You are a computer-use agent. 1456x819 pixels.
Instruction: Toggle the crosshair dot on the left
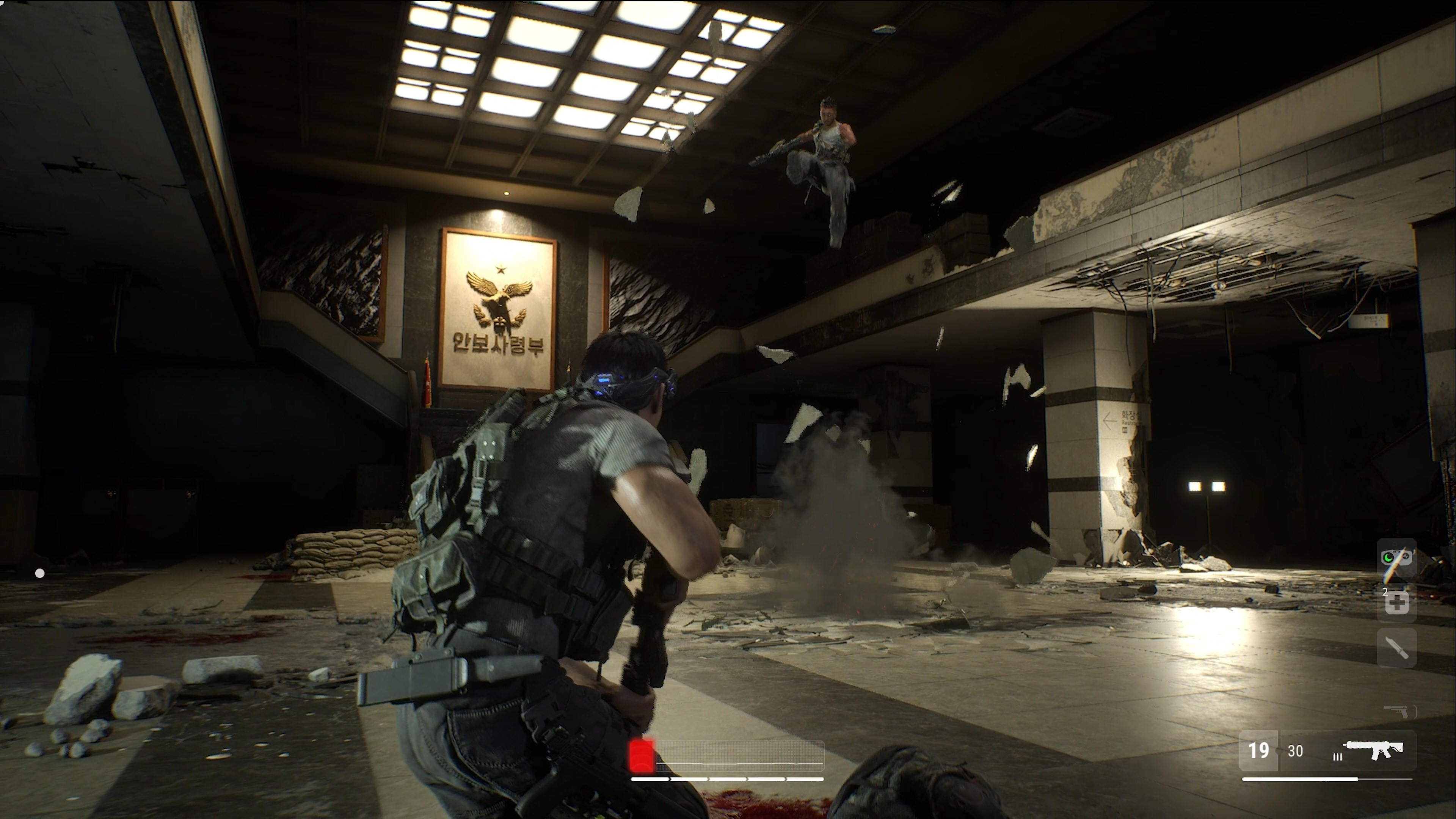point(40,573)
